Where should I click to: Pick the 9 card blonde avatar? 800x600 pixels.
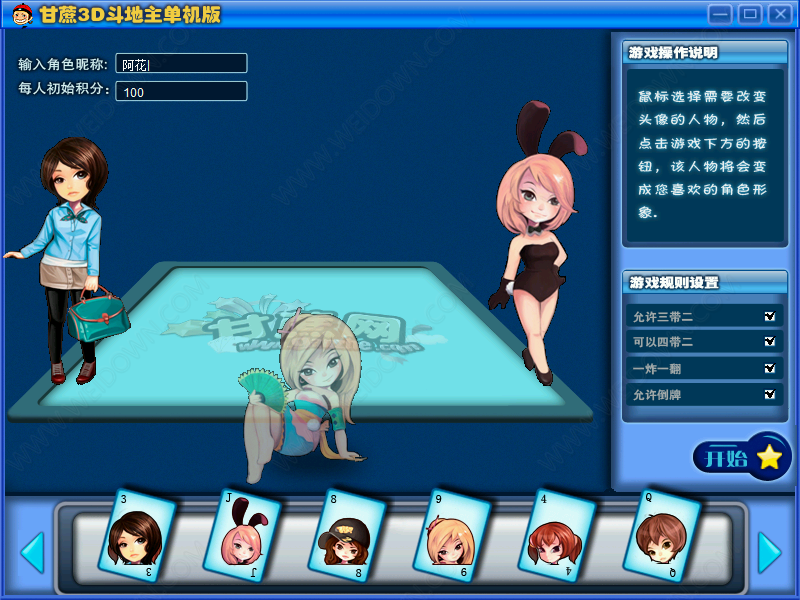click(453, 535)
